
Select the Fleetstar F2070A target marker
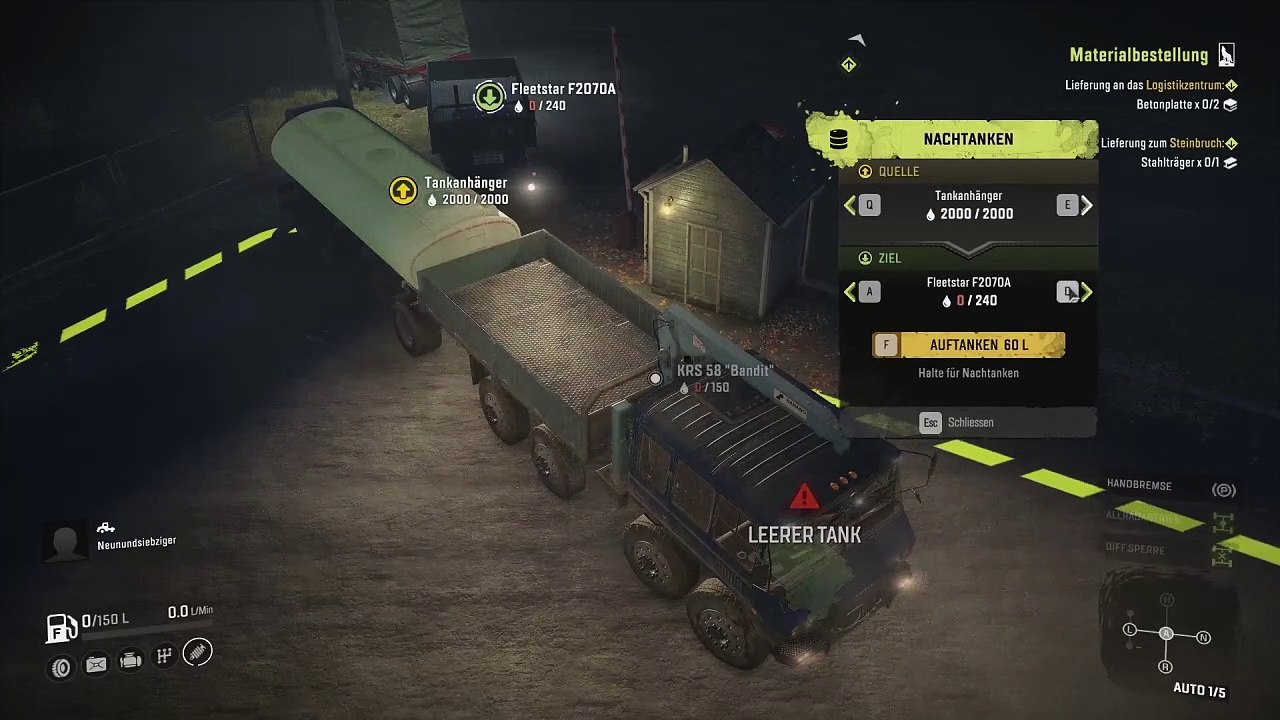(489, 97)
